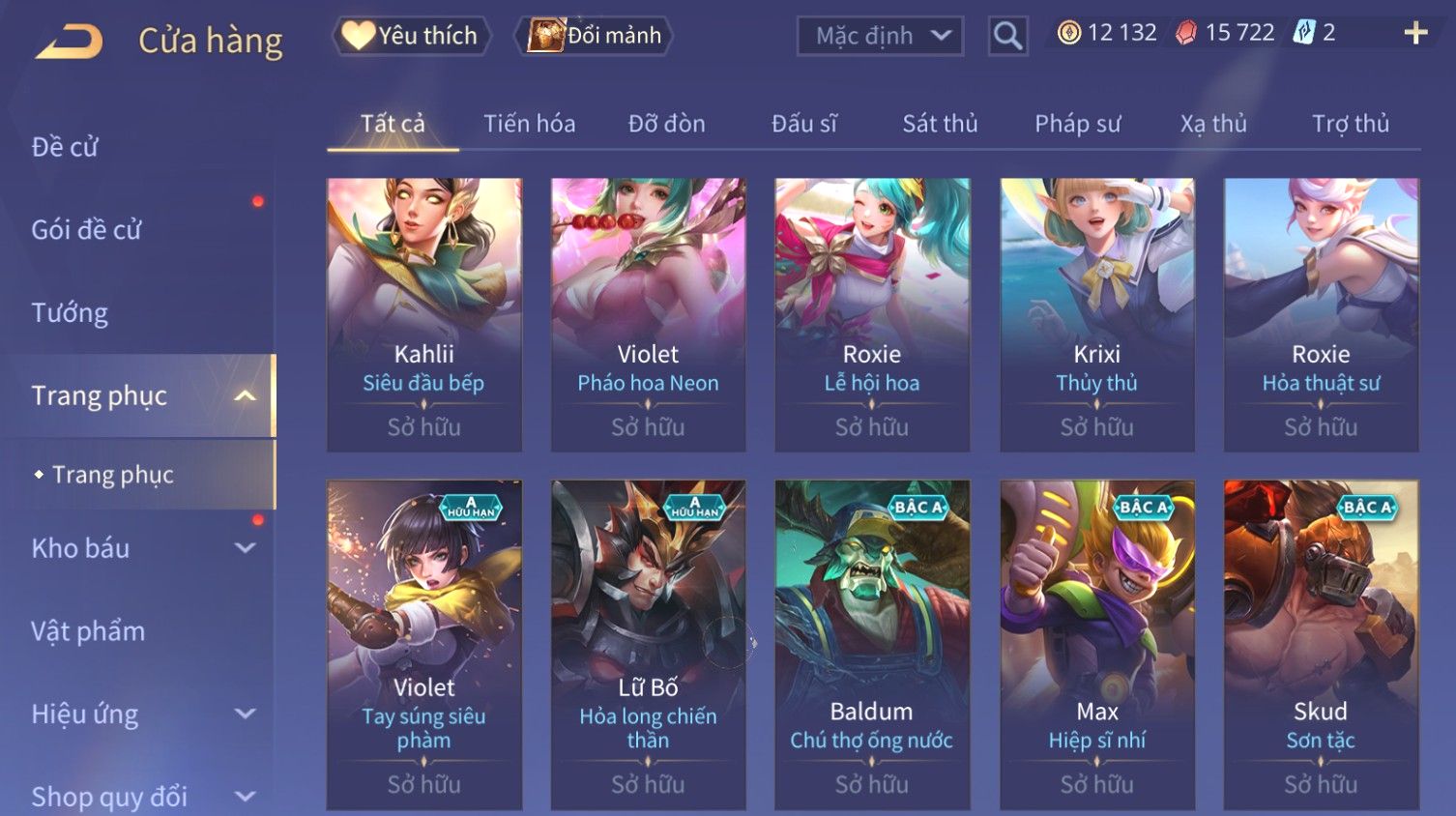This screenshot has height=816, width=1456.
Task: Open the Đổi mảnh exchange
Action: [x=596, y=36]
